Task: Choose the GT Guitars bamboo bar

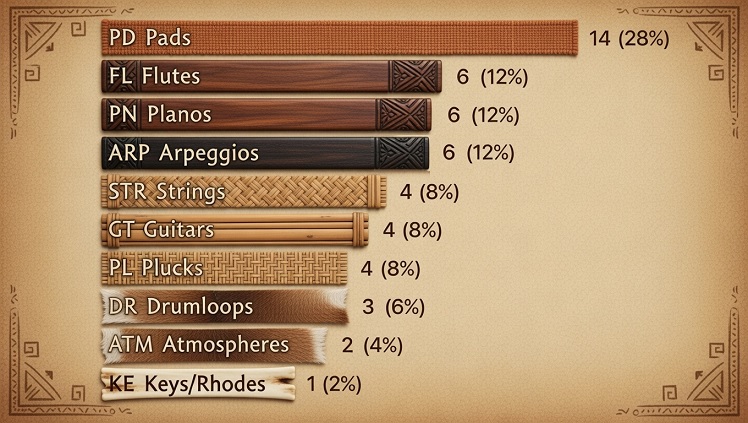Action: pyautogui.click(x=237, y=230)
